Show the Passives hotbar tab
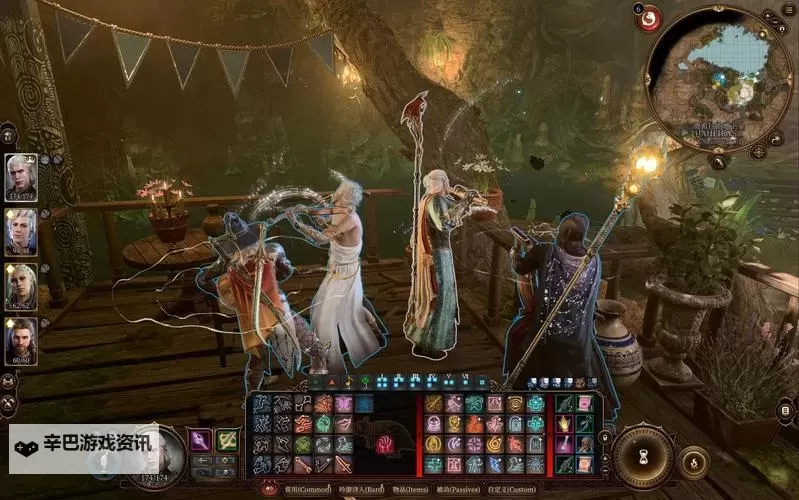The width and height of the screenshot is (799, 500). 460,489
